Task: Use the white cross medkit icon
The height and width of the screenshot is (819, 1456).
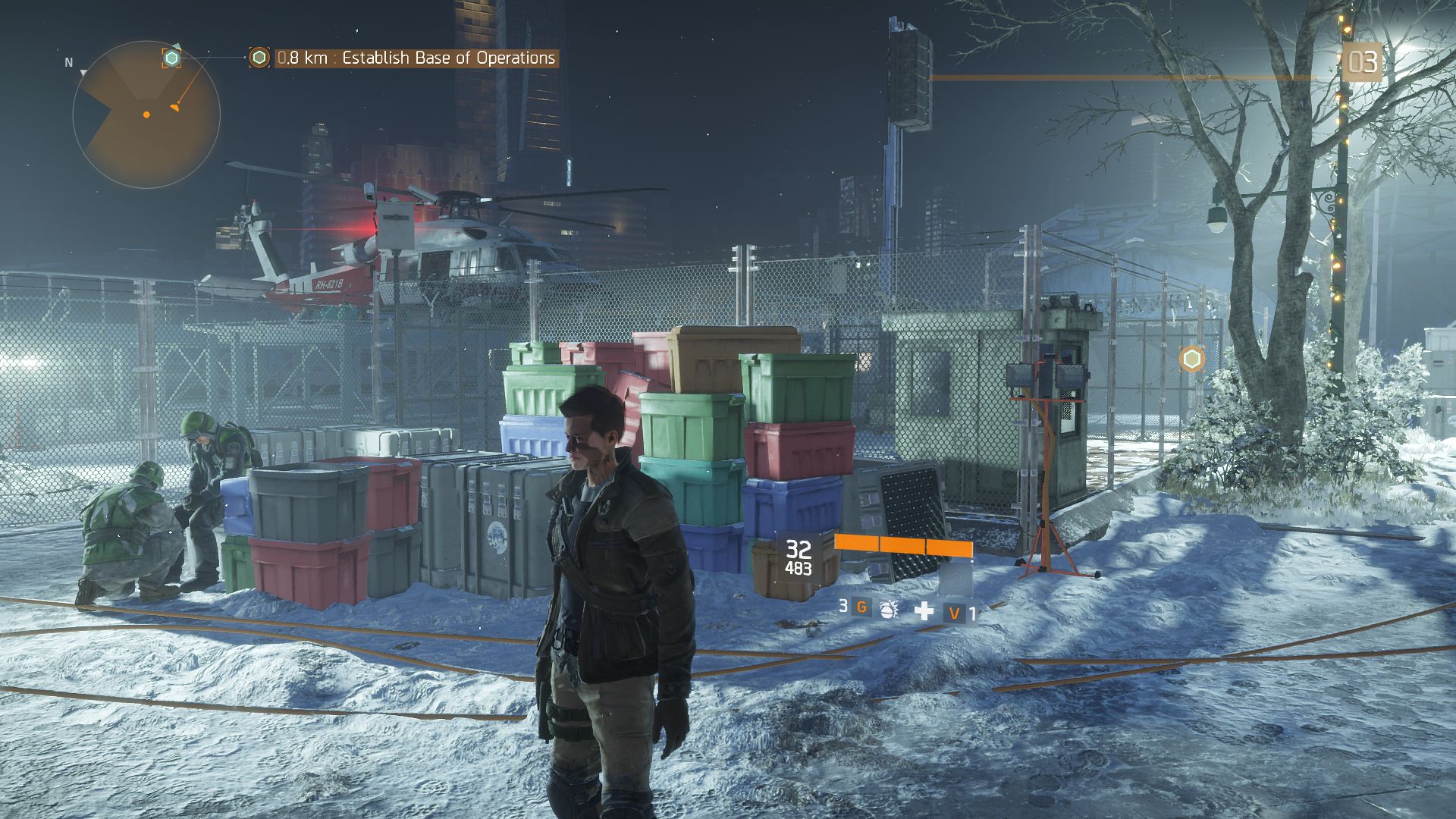Action: 924,610
